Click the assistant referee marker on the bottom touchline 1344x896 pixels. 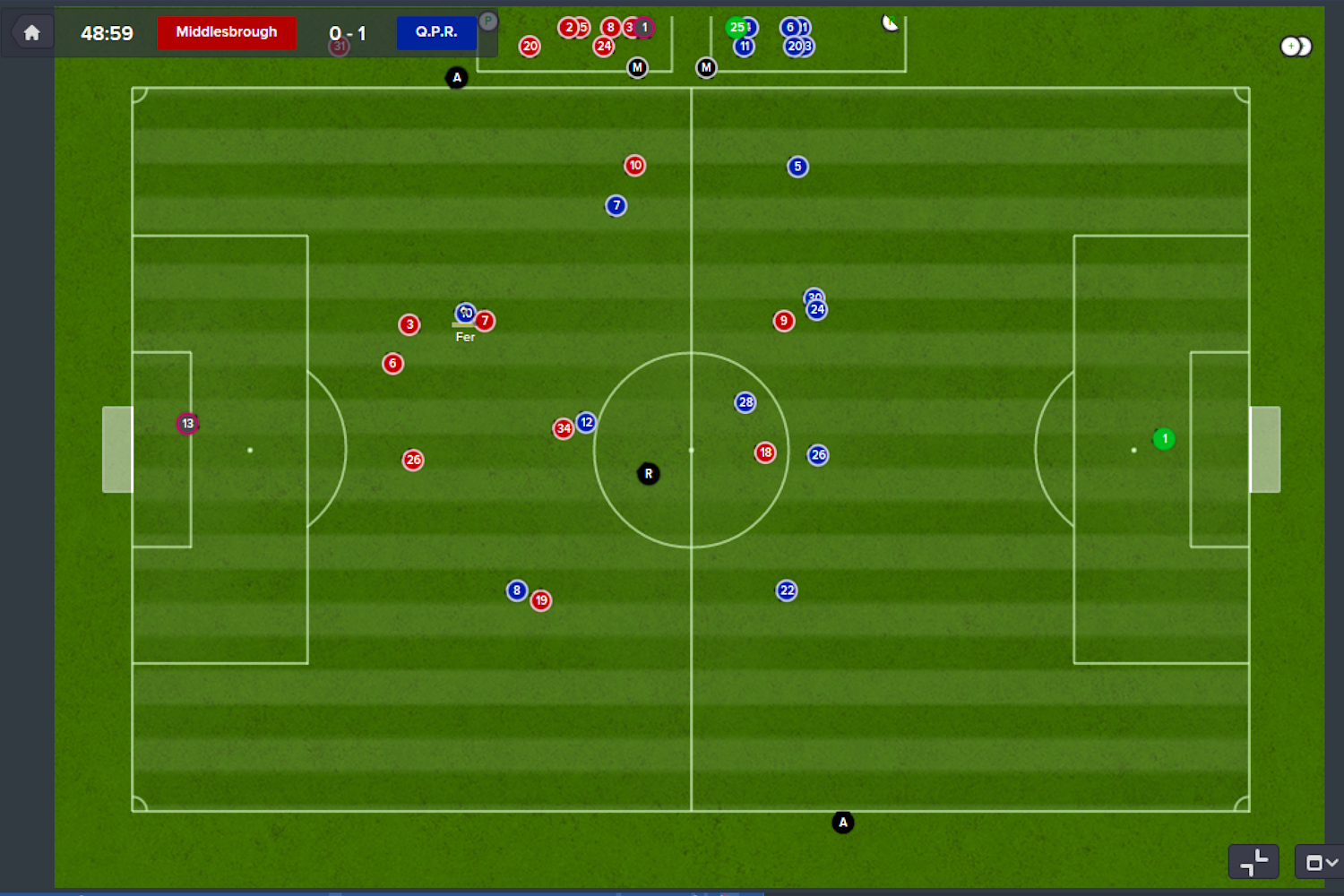pyautogui.click(x=842, y=822)
